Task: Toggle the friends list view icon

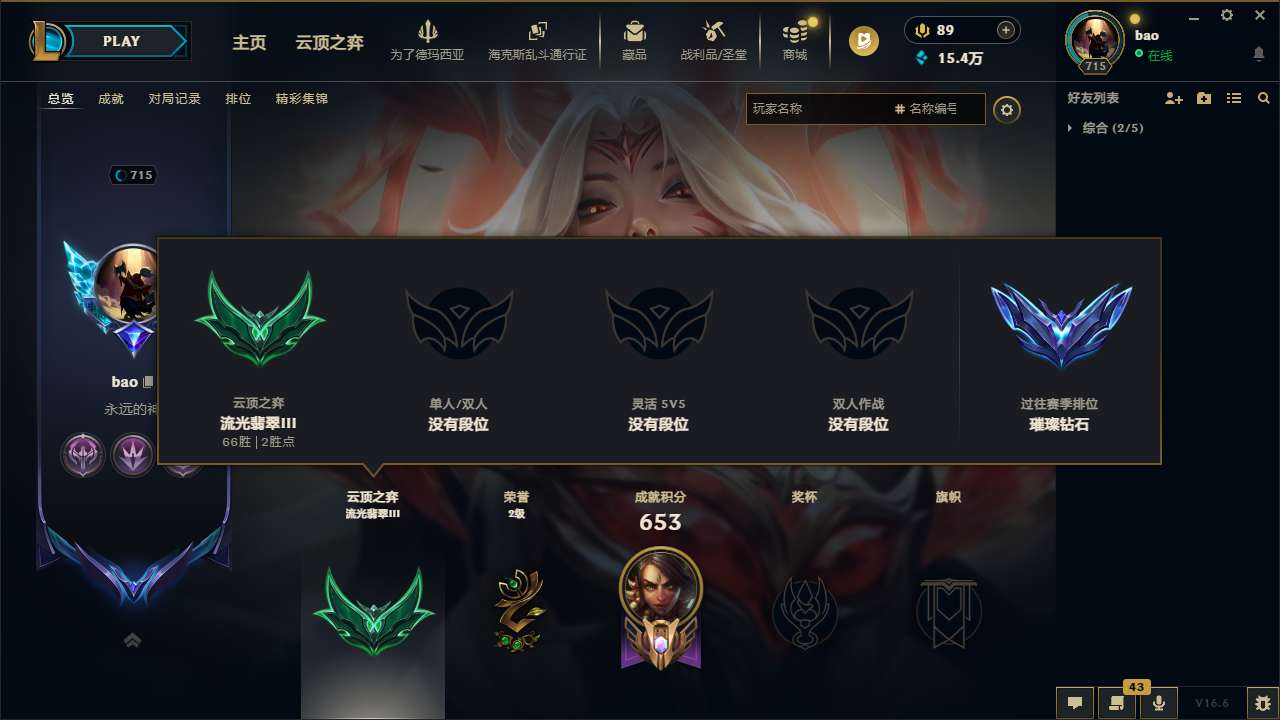Action: pos(1233,98)
